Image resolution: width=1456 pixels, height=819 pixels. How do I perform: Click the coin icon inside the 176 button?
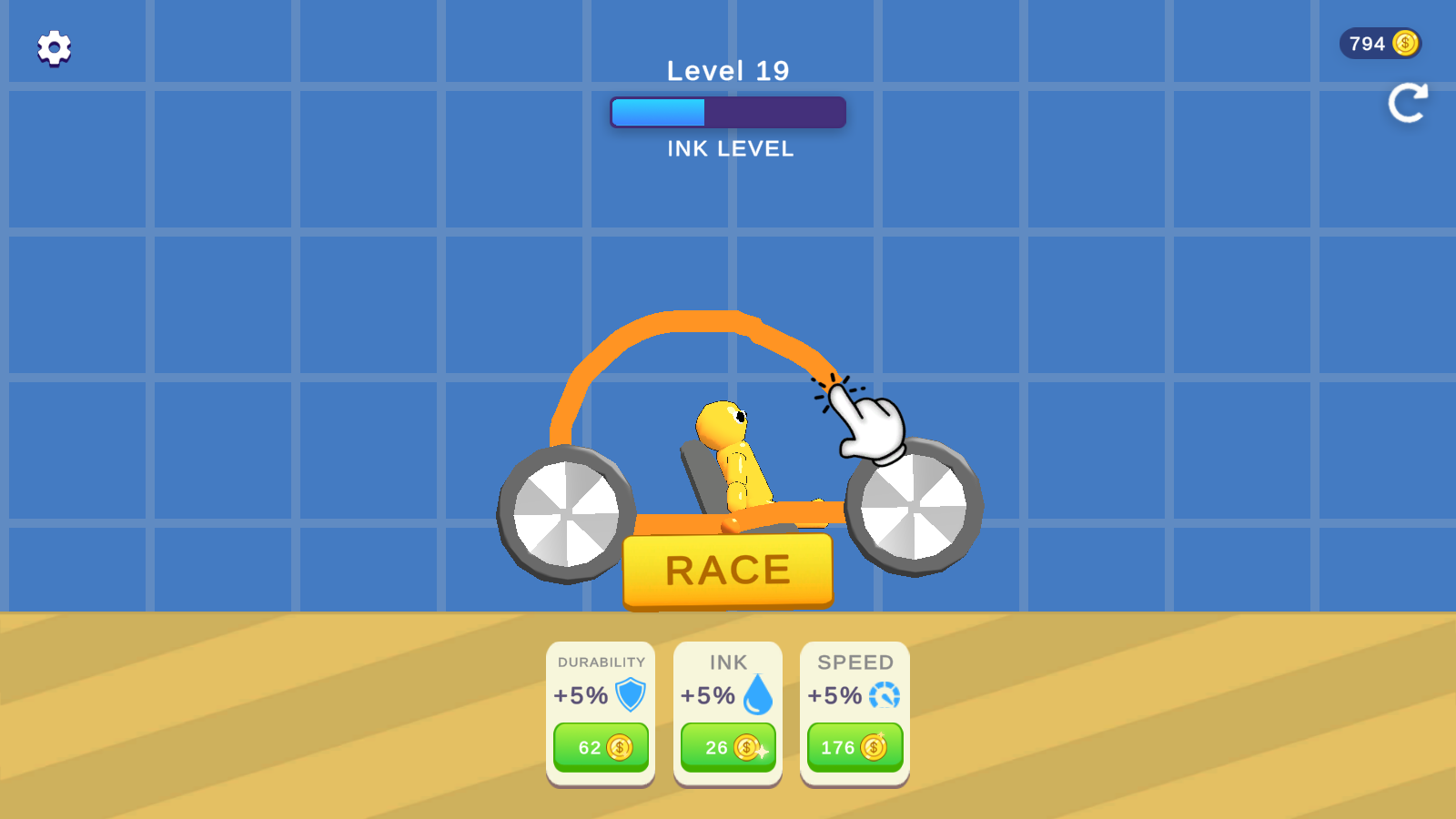[875, 748]
